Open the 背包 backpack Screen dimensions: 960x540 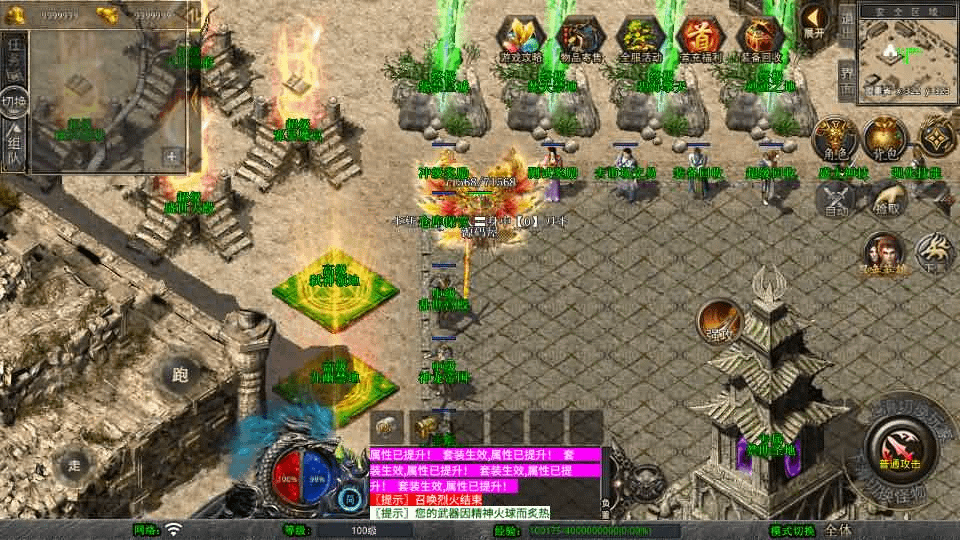tap(884, 138)
